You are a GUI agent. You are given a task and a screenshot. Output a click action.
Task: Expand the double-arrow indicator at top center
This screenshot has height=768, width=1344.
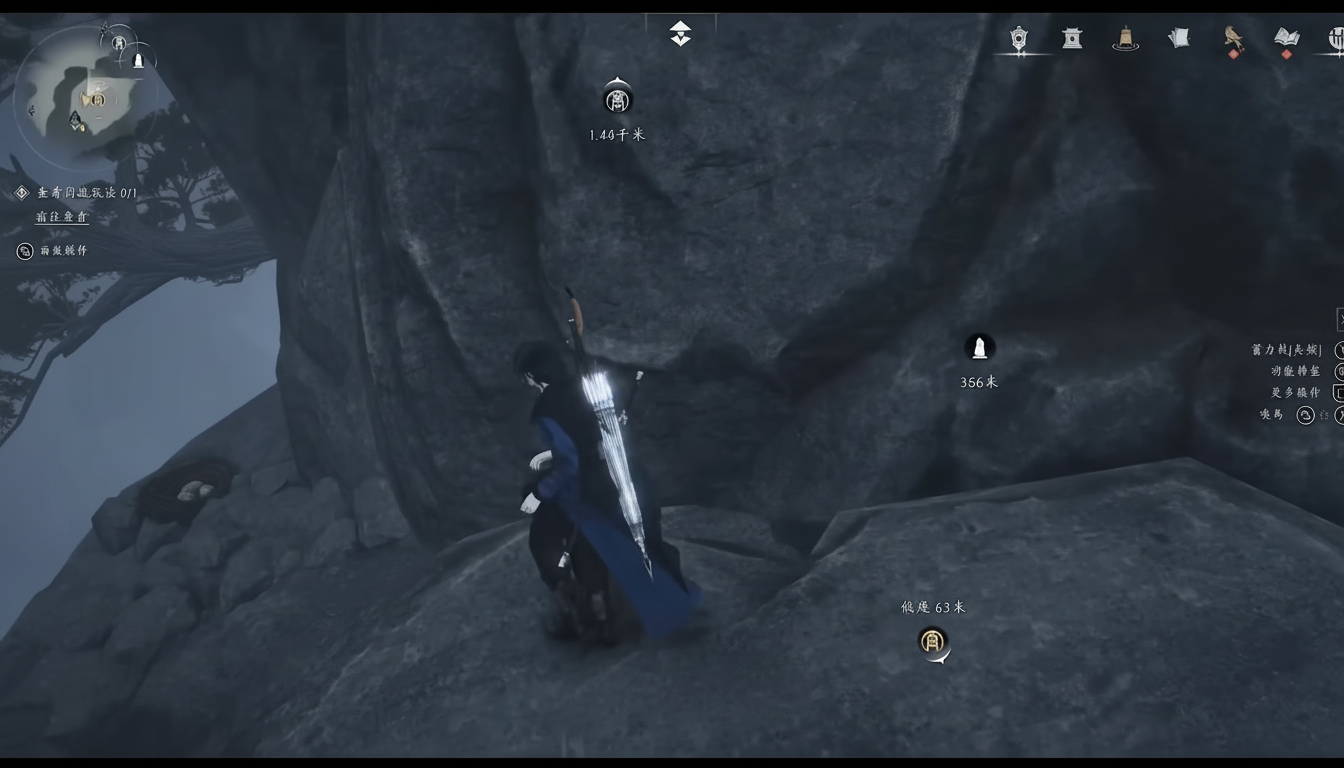click(680, 33)
